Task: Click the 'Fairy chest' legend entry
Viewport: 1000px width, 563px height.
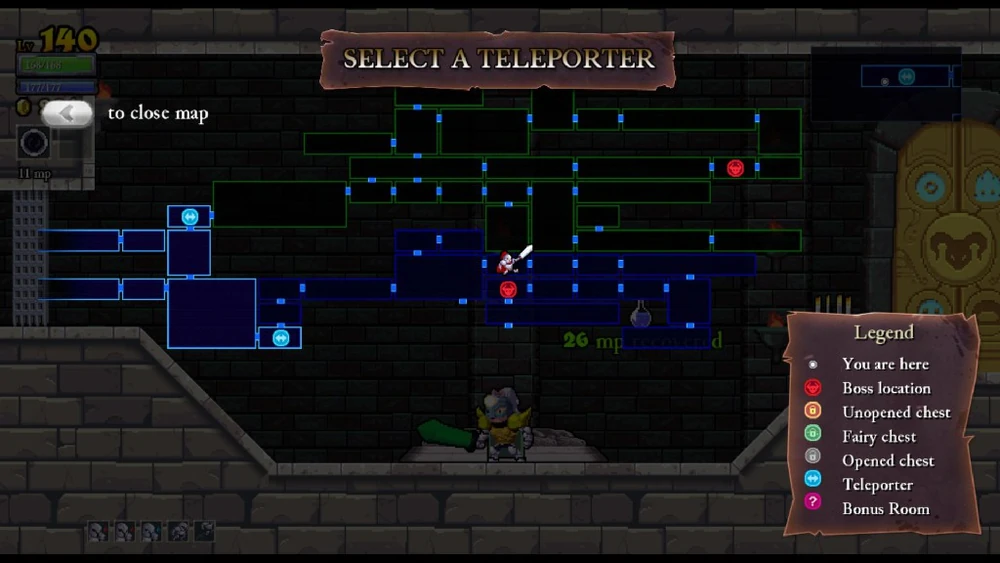Action: coord(878,436)
